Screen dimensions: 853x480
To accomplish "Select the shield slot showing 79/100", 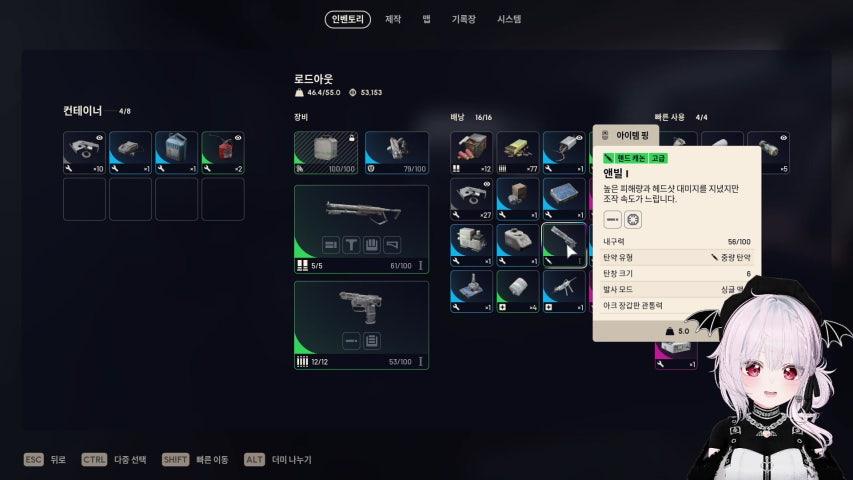I will [396, 152].
